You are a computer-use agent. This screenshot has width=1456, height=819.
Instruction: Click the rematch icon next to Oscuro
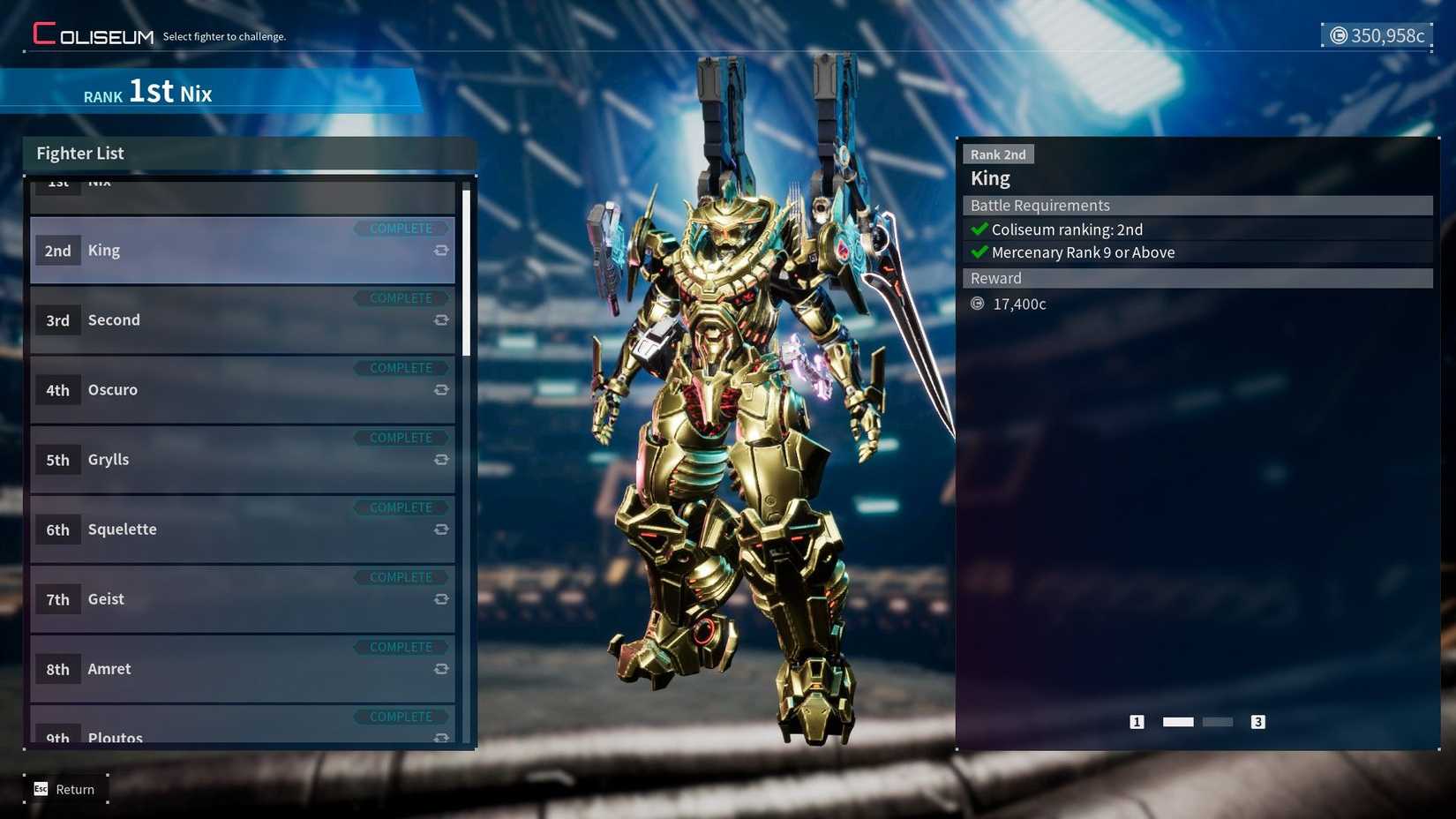[x=441, y=390]
